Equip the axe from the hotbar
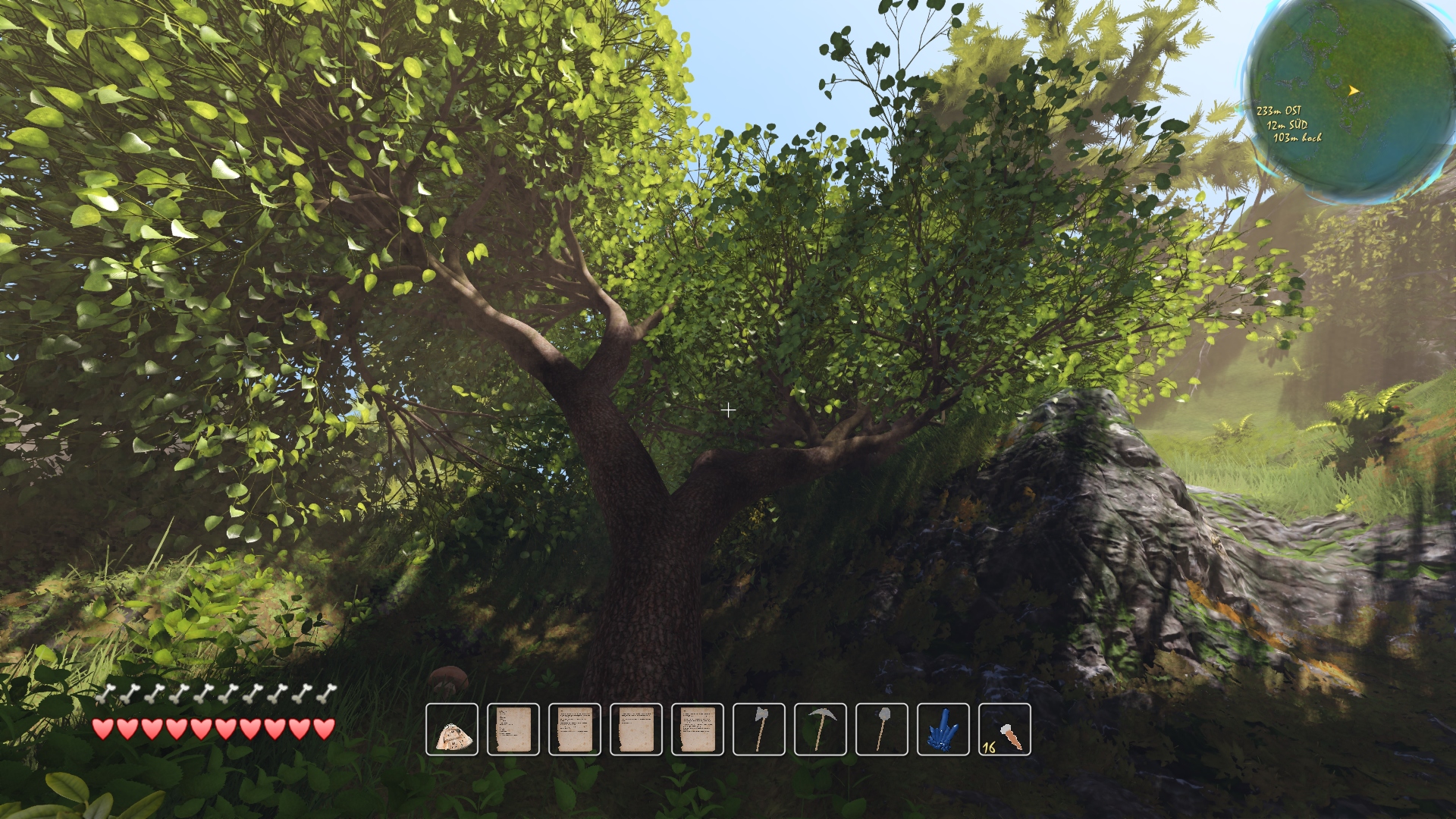1456x819 pixels. coord(759,730)
